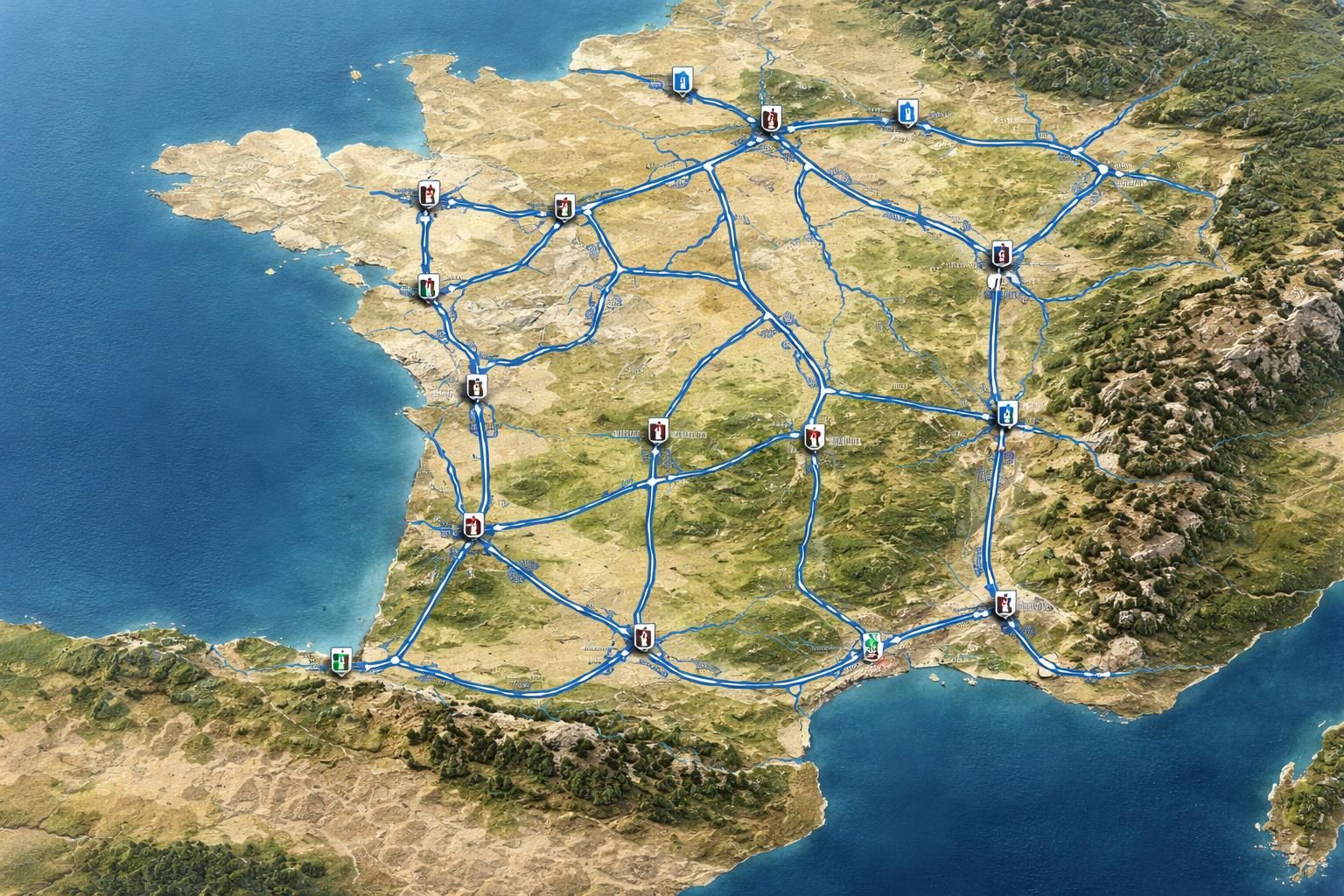
Task: Select the red marker near Marseille
Action: [x=1004, y=602]
